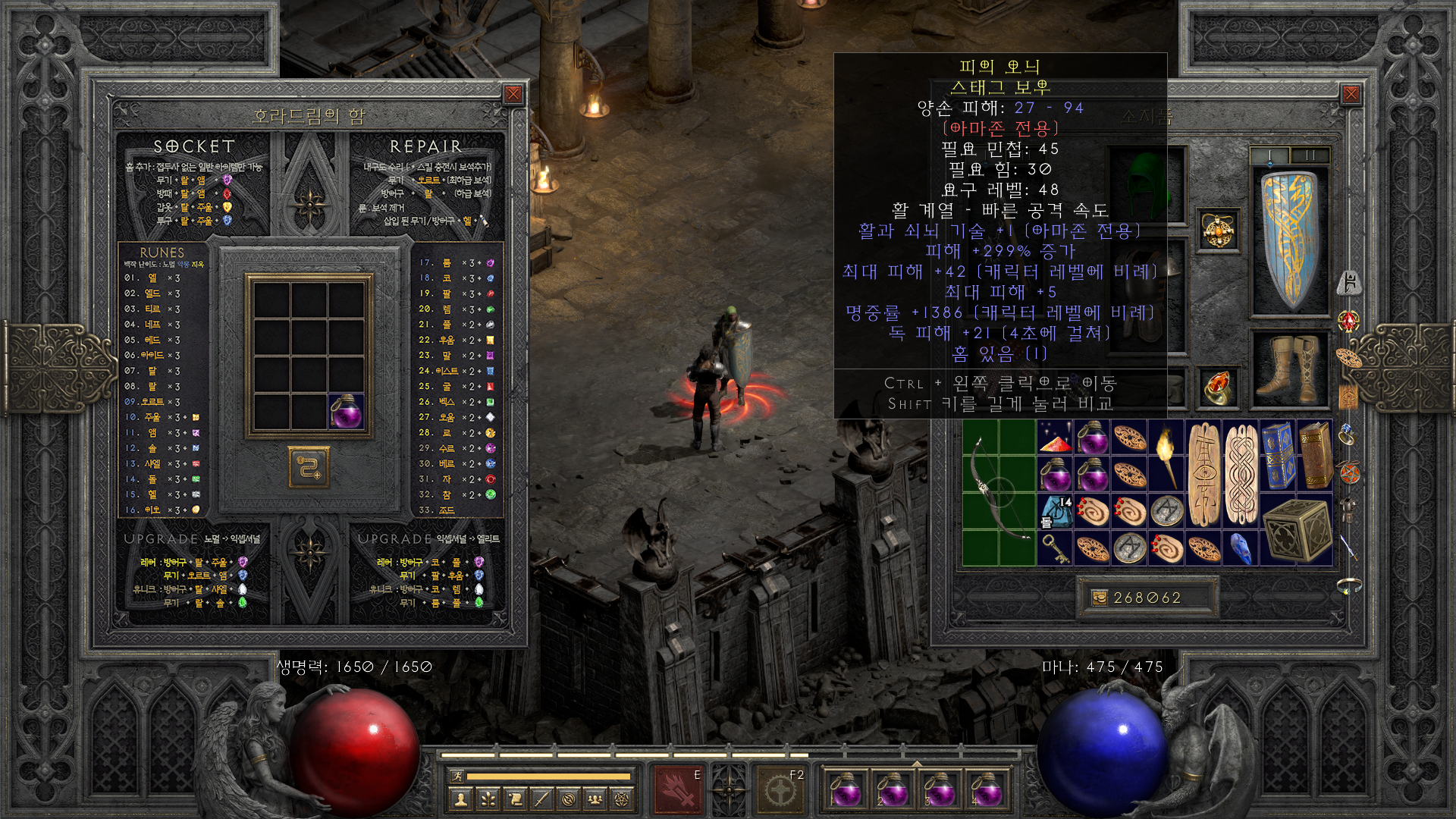This screenshot has height=819, width=1456.
Task: Select the equipped leather boots
Action: (1290, 369)
